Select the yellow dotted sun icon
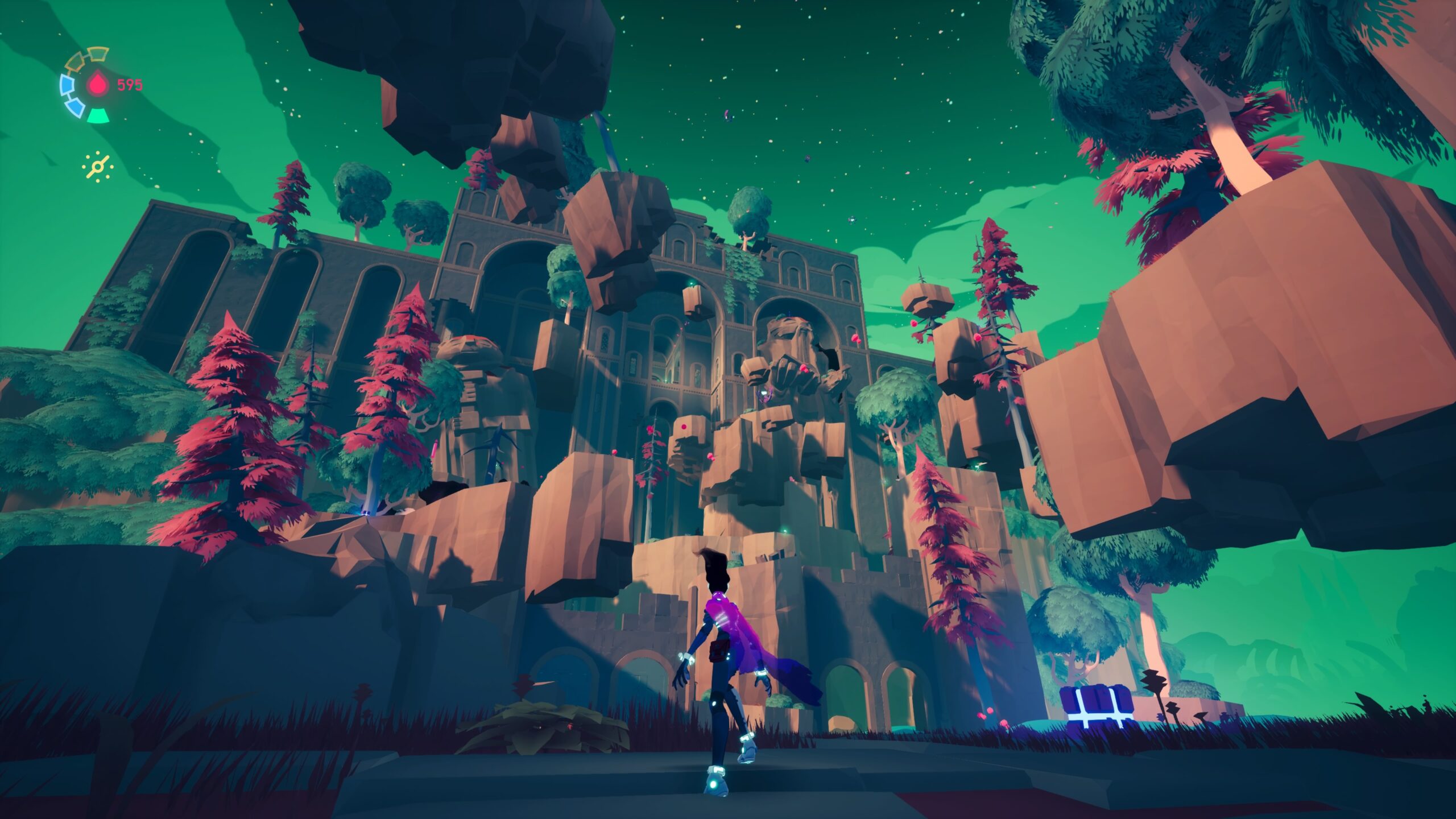 click(x=97, y=167)
